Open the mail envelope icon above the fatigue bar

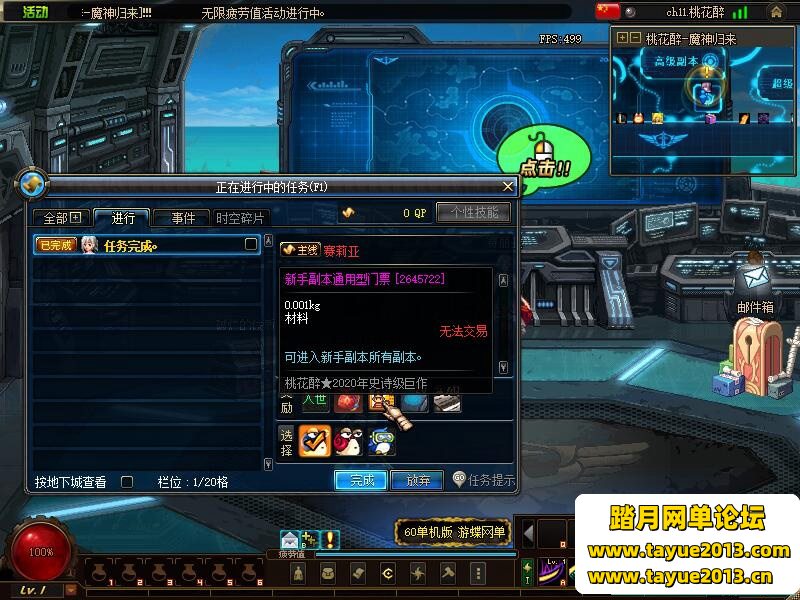pos(289,539)
